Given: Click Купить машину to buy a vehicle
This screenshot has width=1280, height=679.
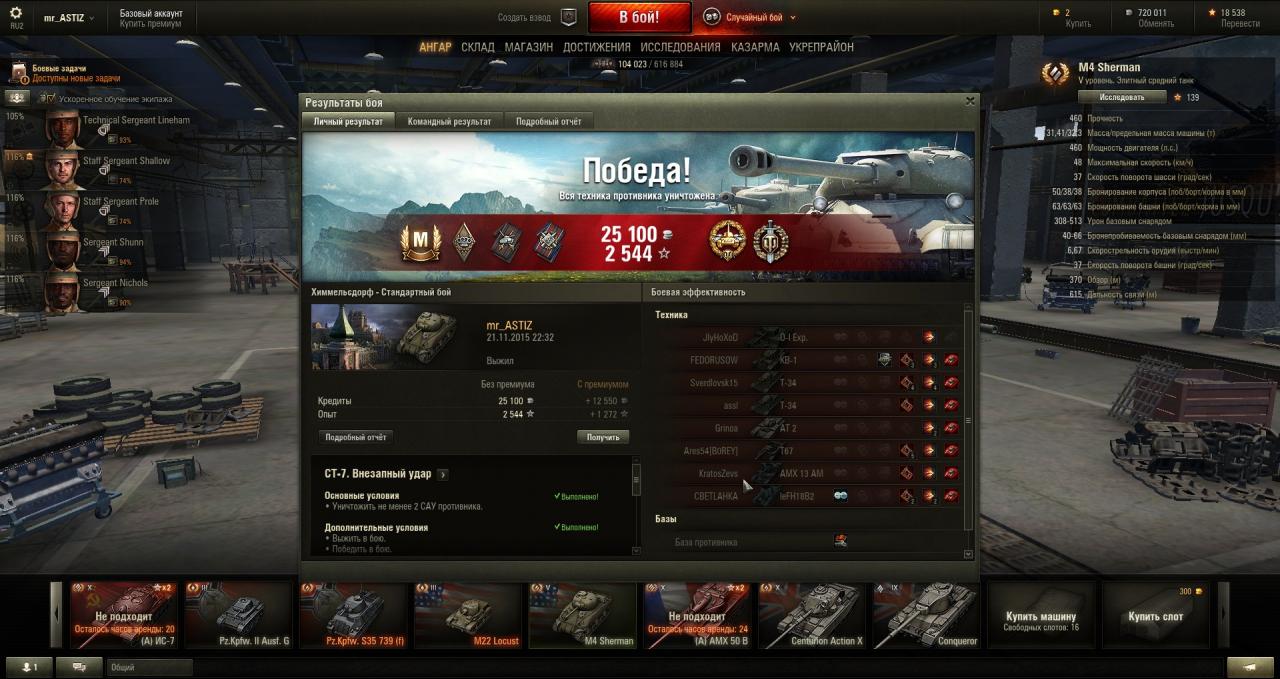Looking at the screenshot, I should (x=1041, y=616).
